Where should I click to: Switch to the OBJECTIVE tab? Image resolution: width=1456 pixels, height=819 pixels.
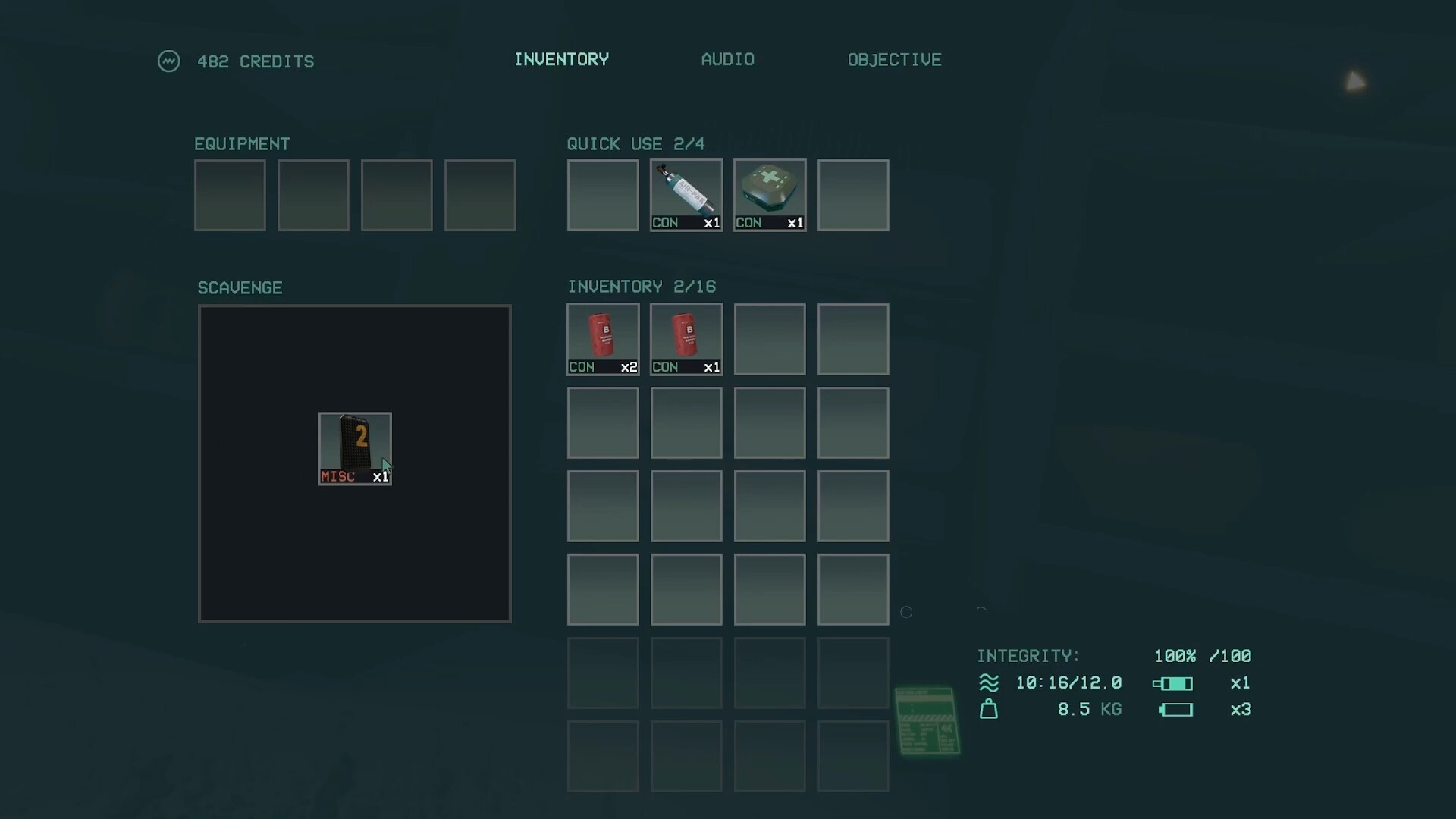coord(894,59)
